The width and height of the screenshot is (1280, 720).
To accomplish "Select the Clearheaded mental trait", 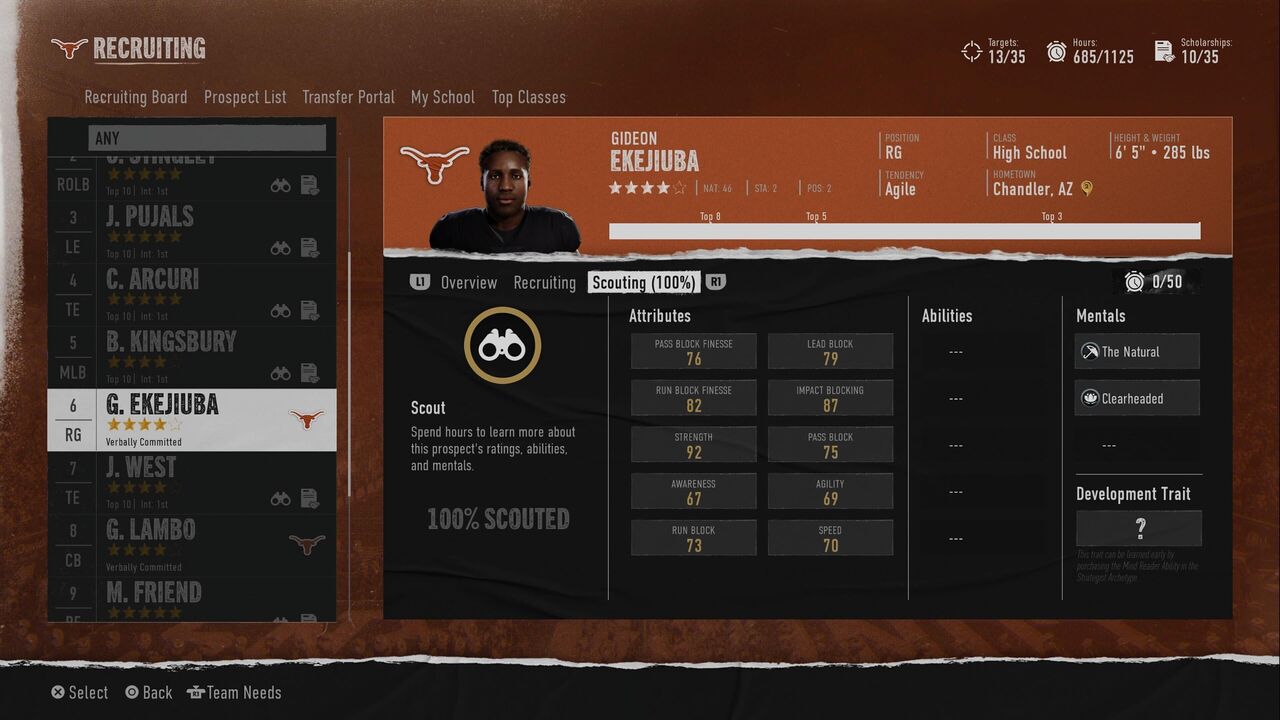I will tap(1138, 398).
